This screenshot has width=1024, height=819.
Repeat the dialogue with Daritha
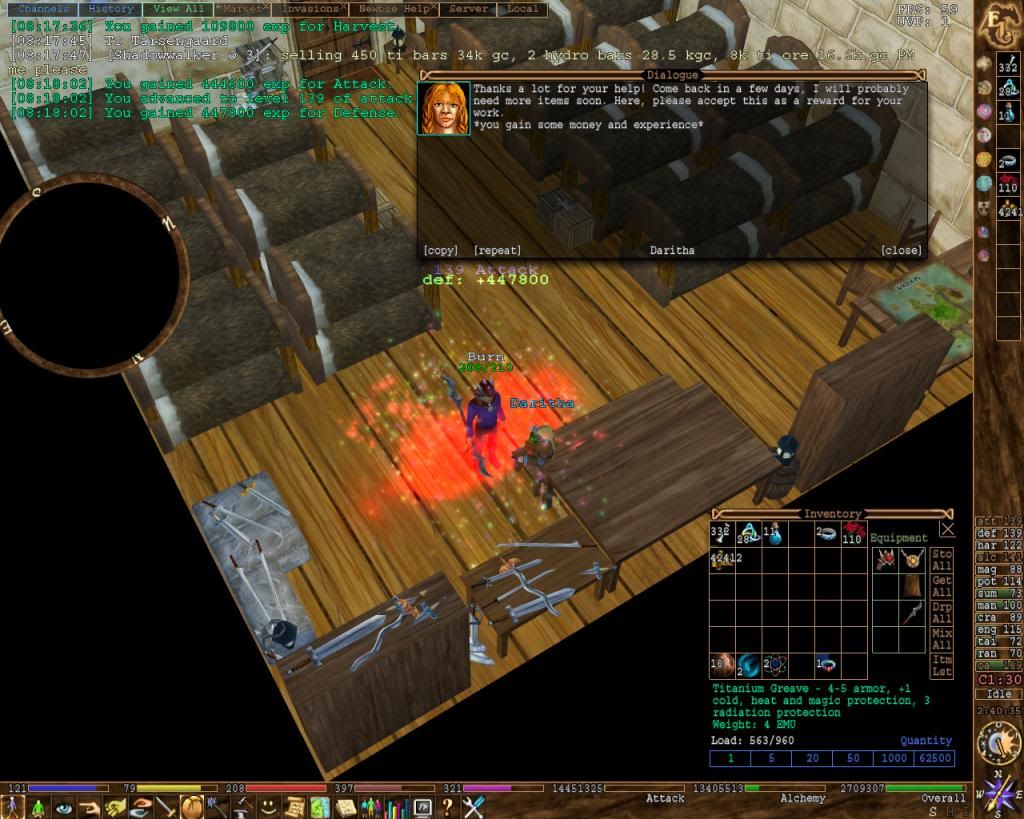pyautogui.click(x=497, y=250)
